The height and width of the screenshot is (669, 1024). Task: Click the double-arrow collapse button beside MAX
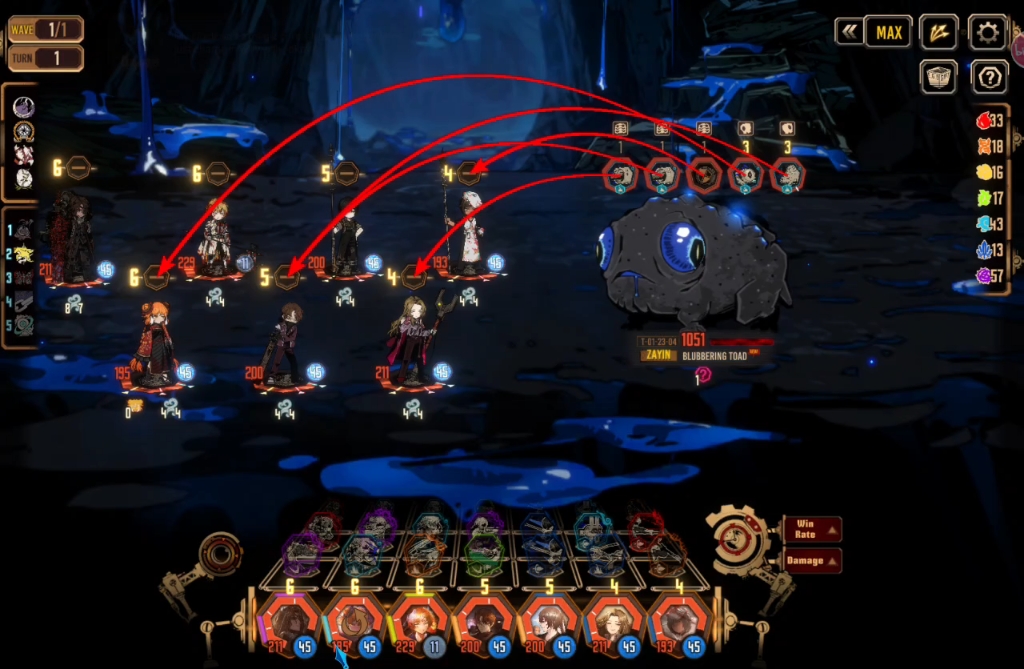pyautogui.click(x=849, y=32)
